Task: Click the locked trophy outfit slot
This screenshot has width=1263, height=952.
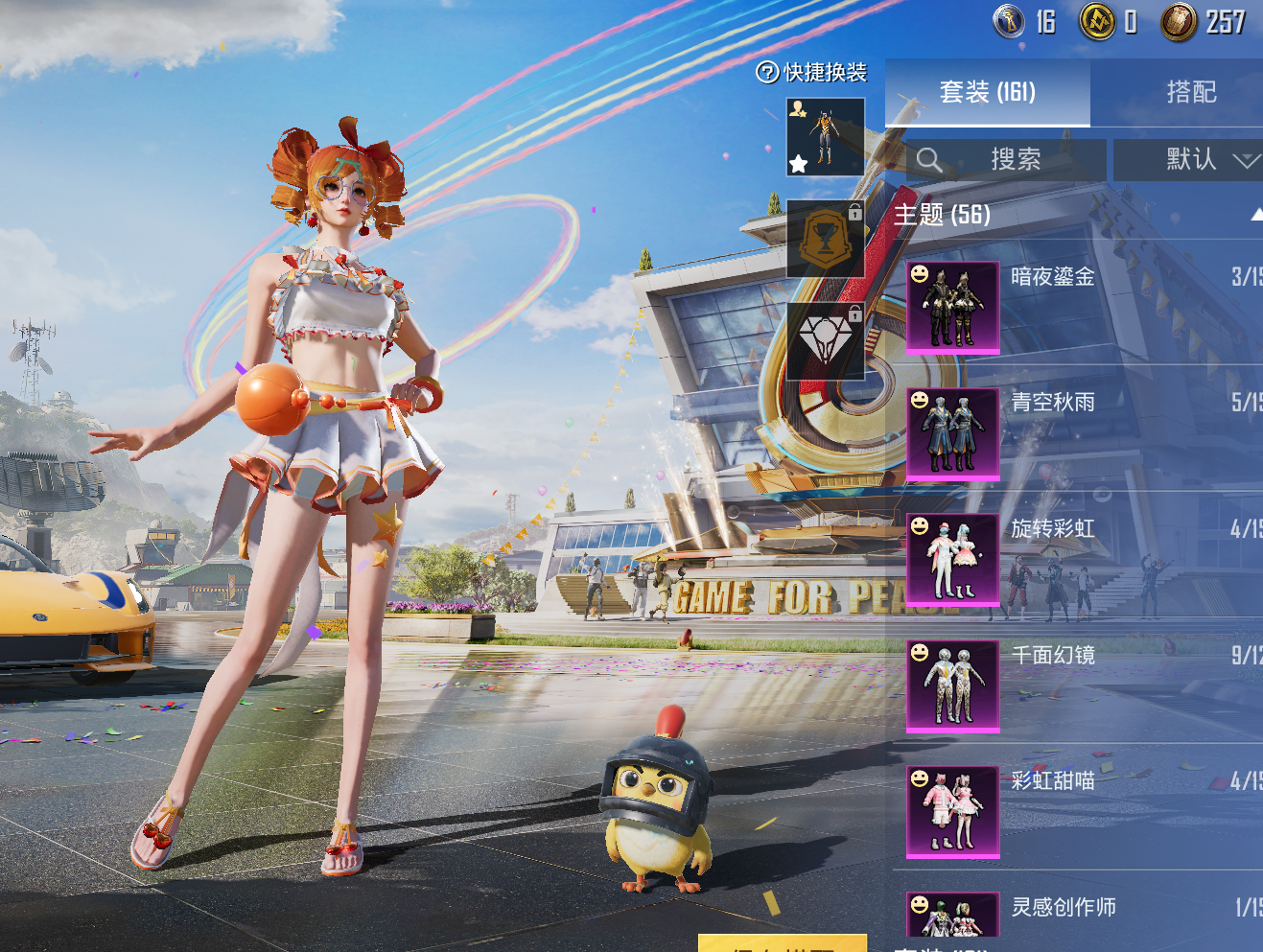Action: (x=825, y=239)
